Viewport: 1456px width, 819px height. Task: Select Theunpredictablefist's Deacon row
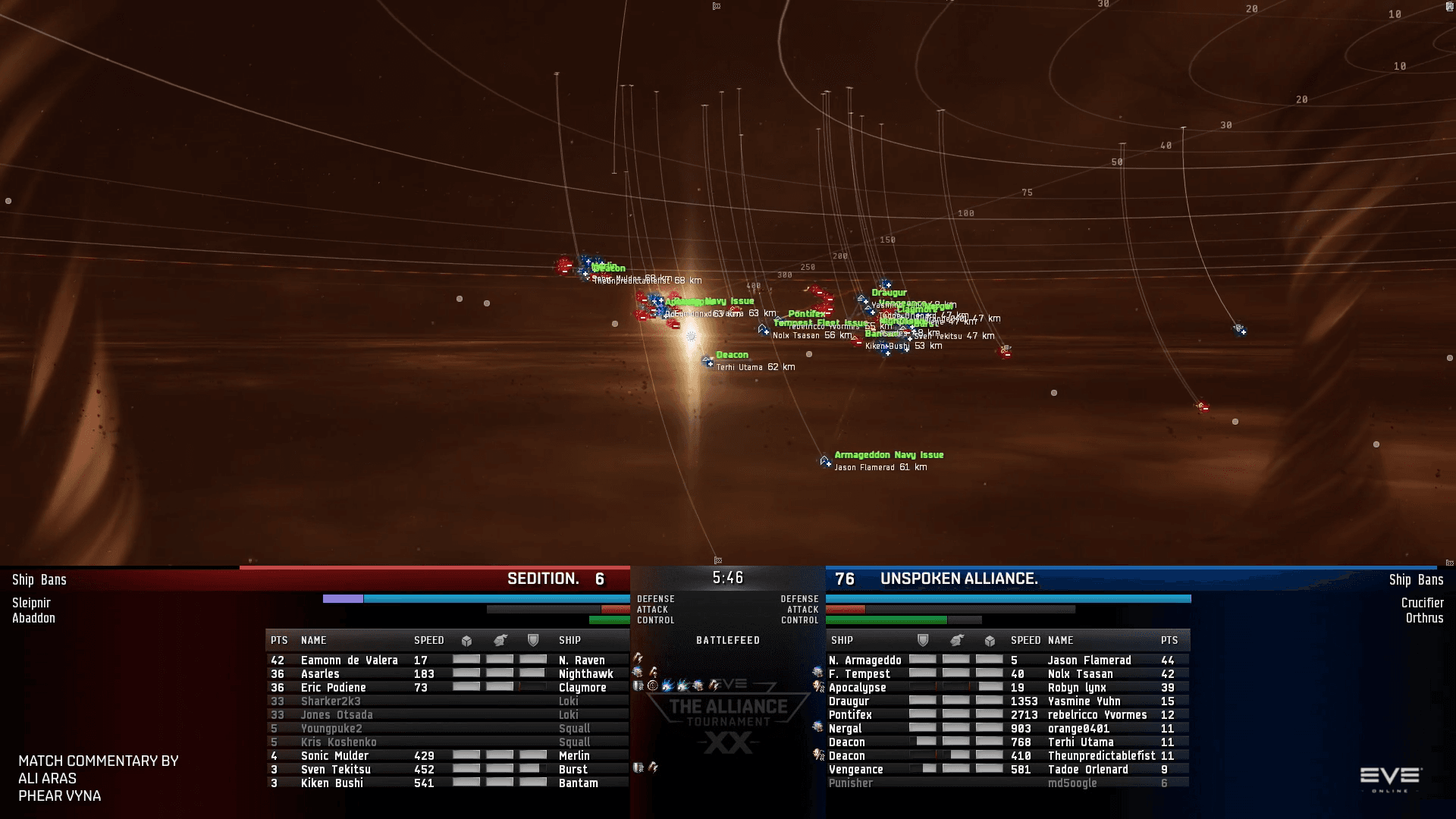pyautogui.click(x=1007, y=756)
